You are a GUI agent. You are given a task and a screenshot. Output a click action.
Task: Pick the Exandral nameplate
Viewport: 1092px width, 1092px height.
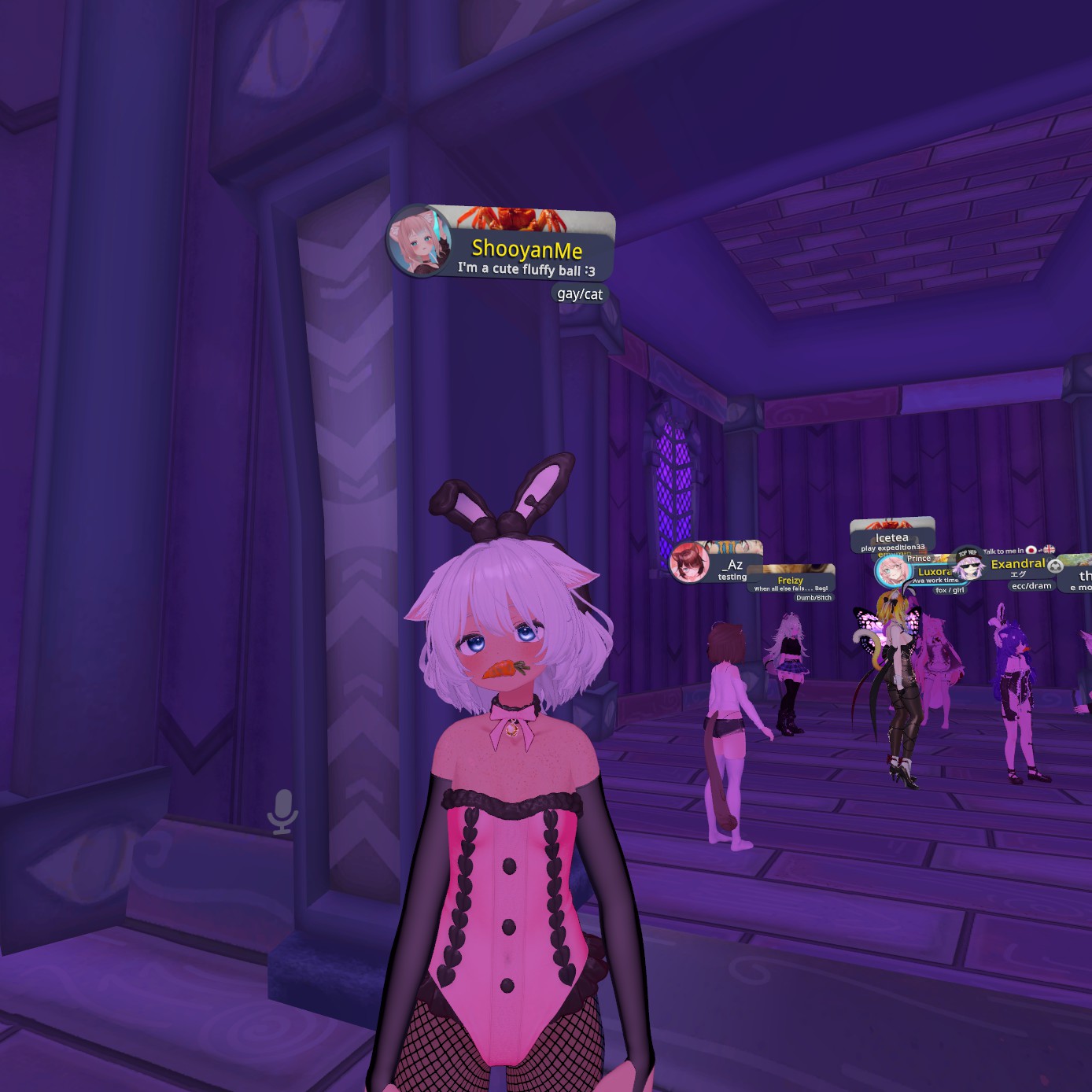click(x=1017, y=564)
